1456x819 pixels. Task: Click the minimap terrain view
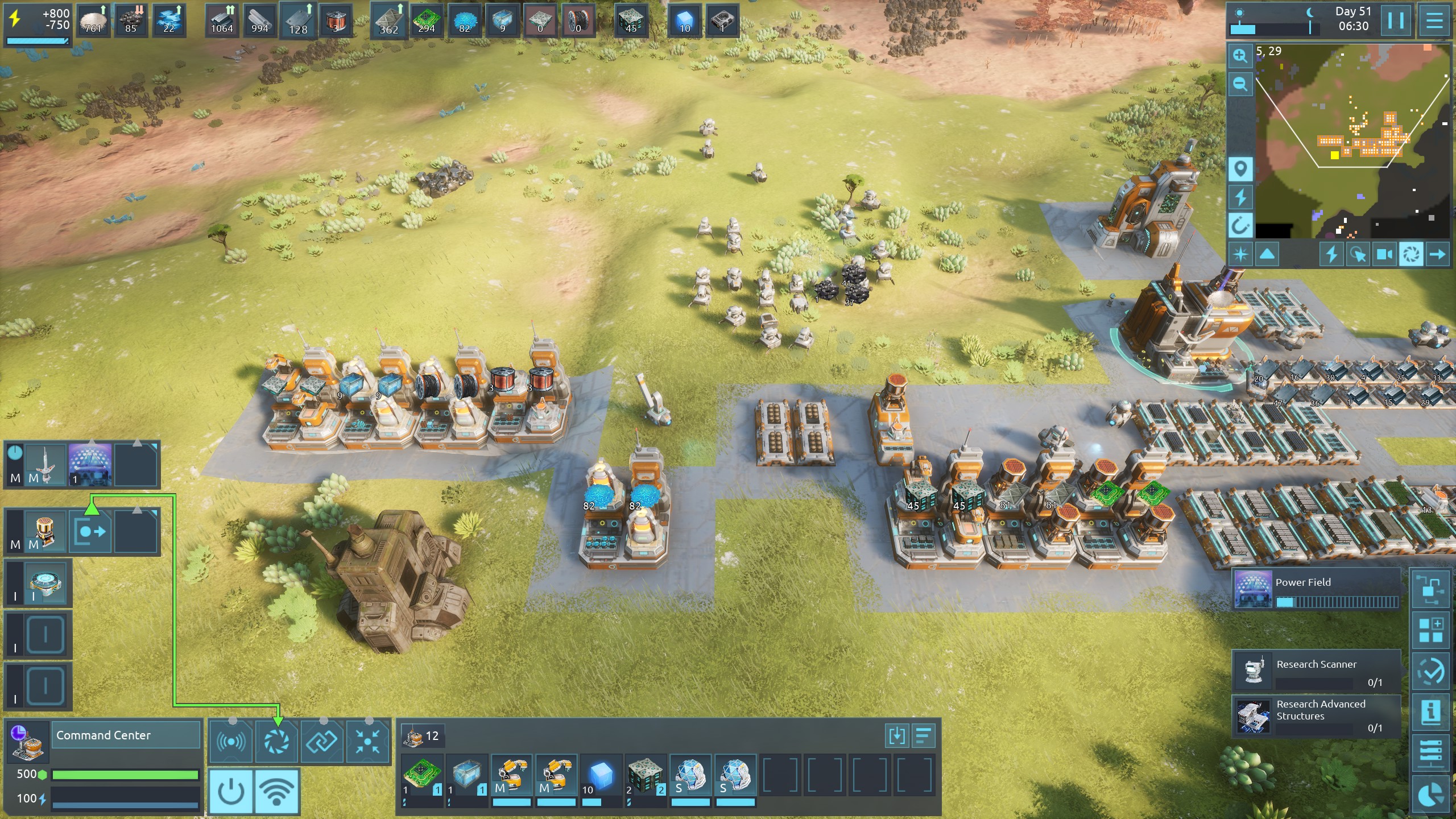[x=1354, y=142]
